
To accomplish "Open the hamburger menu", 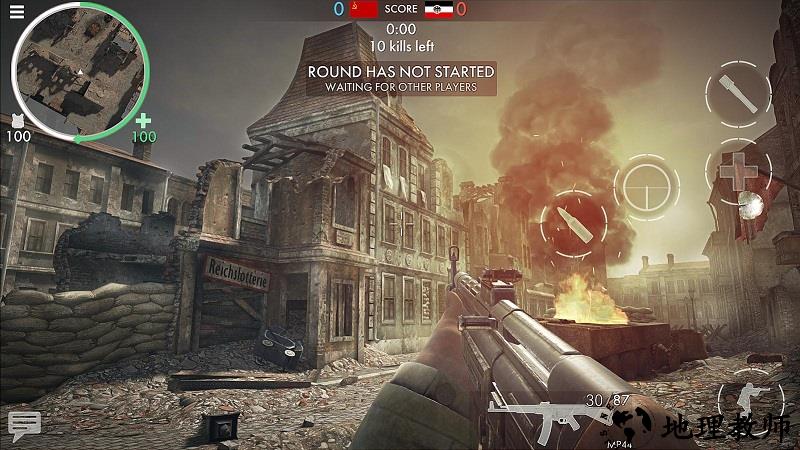I will click(17, 12).
